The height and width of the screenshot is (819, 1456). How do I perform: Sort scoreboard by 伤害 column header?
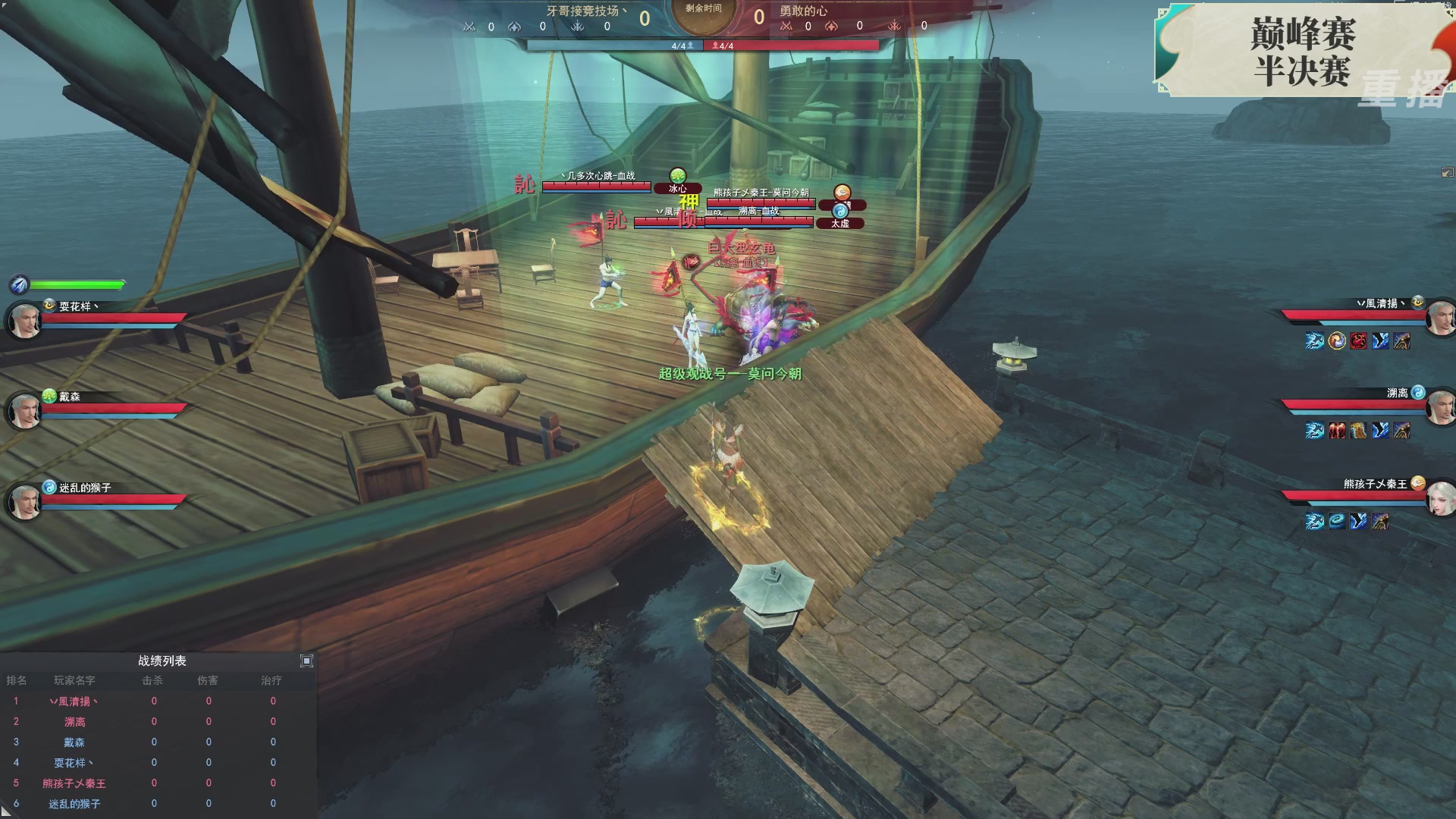(x=208, y=681)
